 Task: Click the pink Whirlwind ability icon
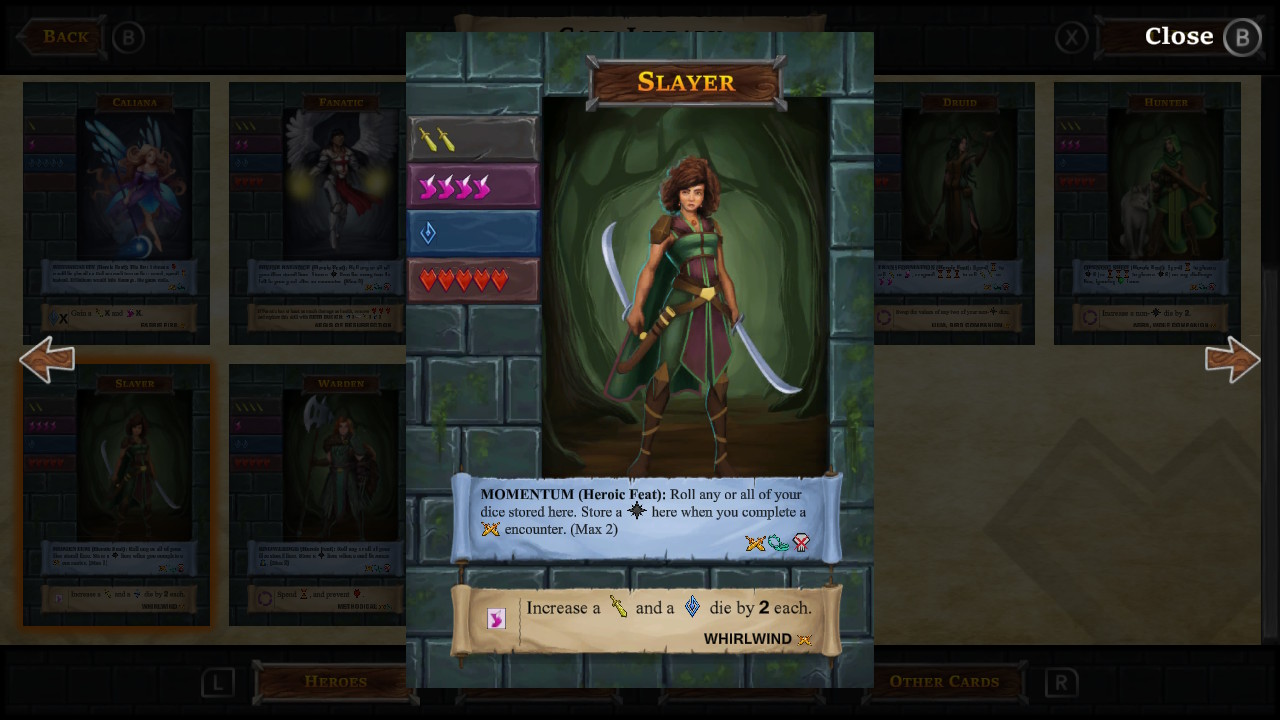496,618
